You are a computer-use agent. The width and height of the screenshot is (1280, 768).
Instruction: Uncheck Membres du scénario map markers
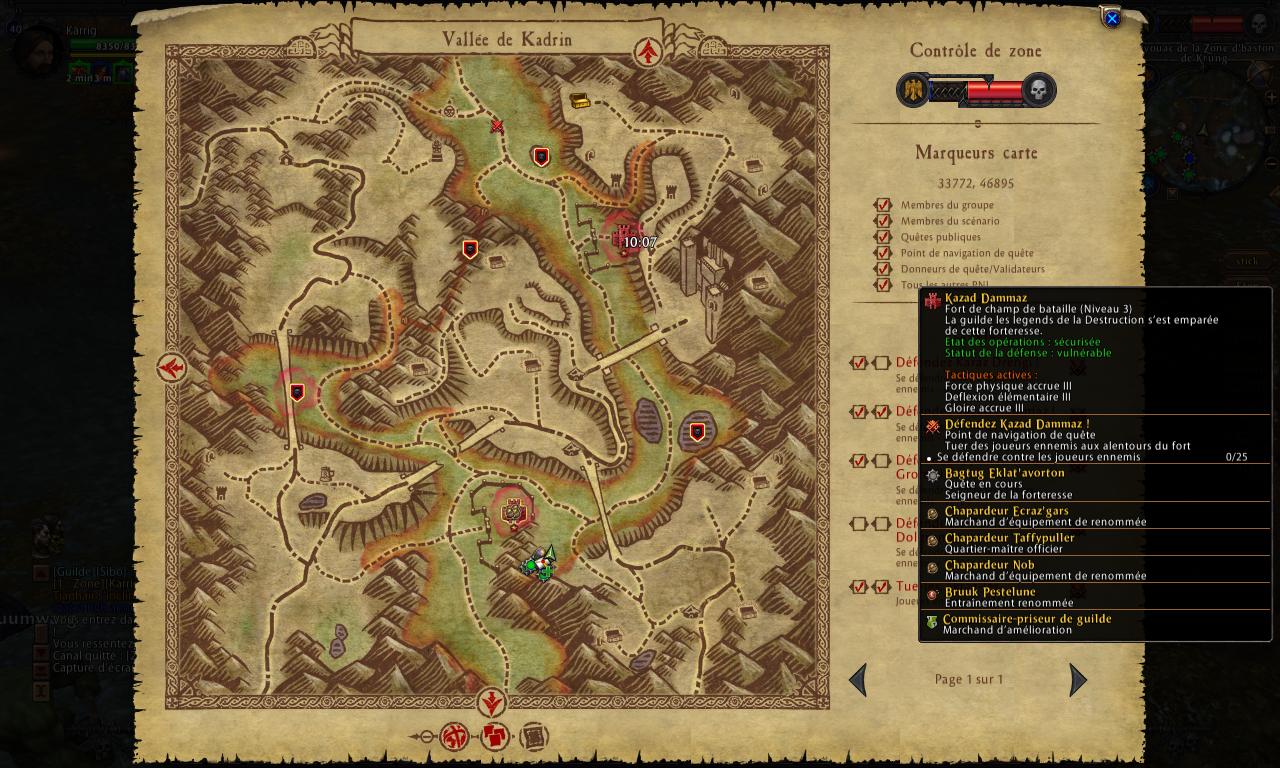click(883, 221)
